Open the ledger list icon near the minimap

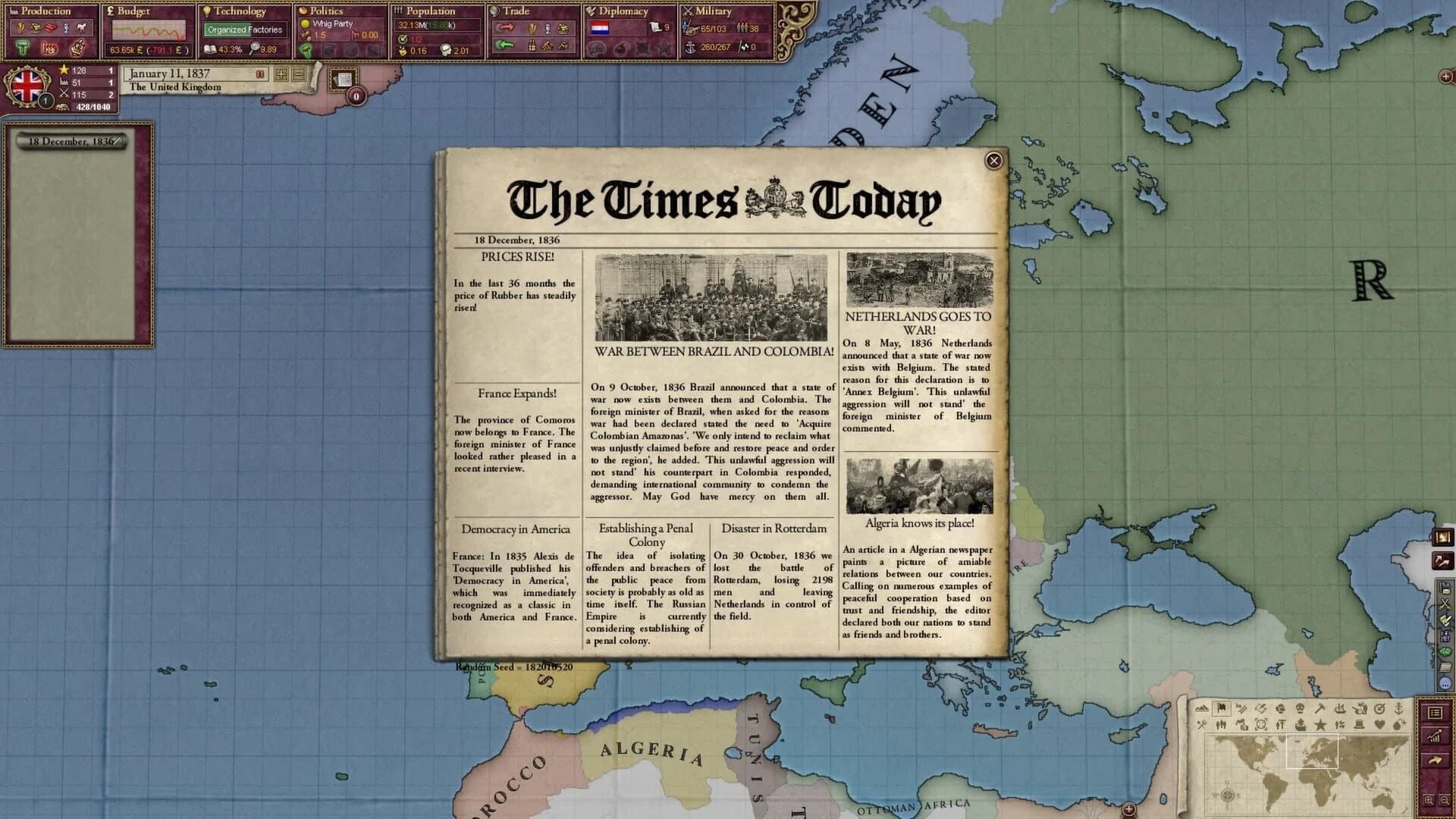tap(1436, 713)
